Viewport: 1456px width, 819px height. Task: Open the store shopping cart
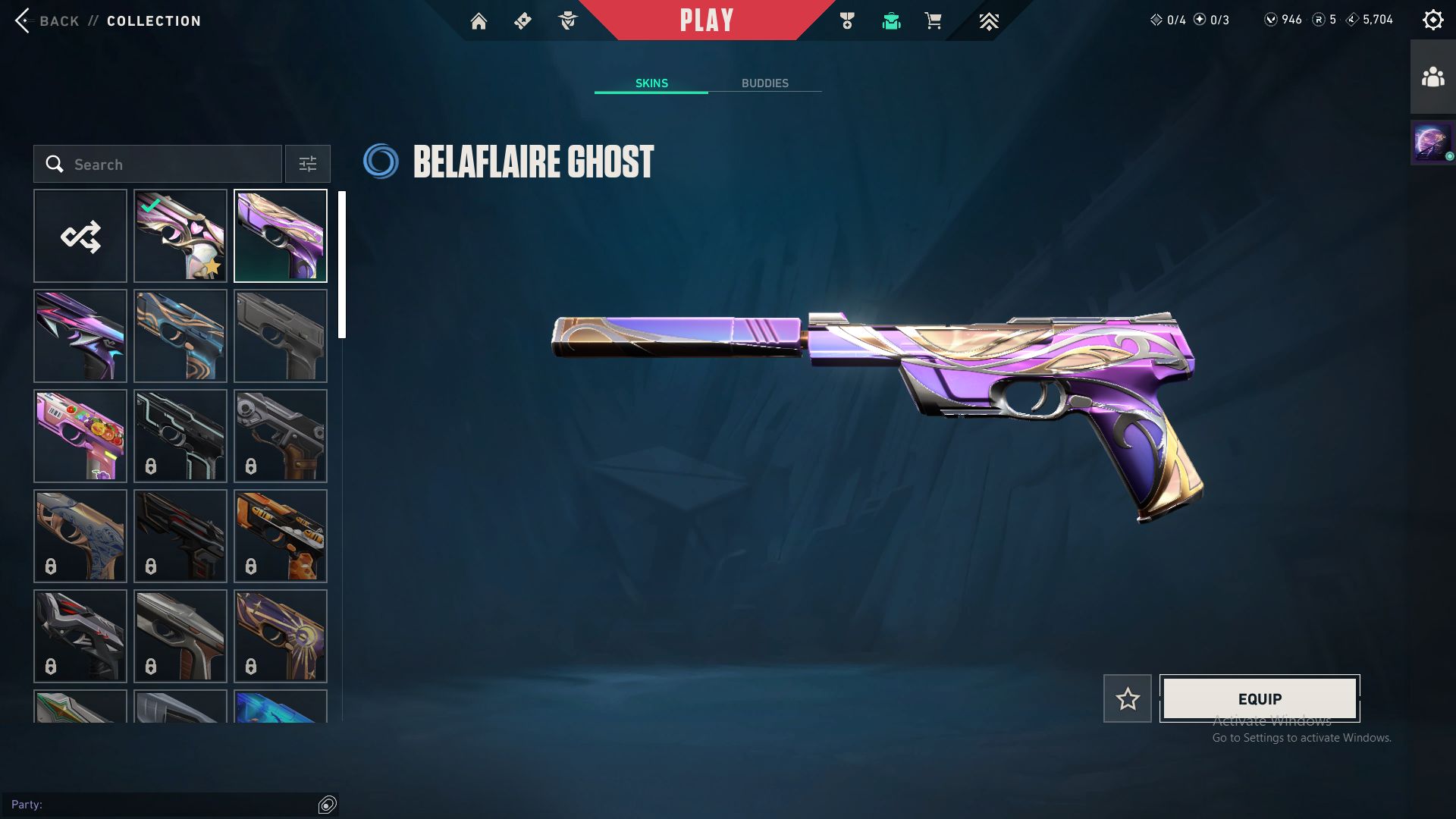coord(933,21)
